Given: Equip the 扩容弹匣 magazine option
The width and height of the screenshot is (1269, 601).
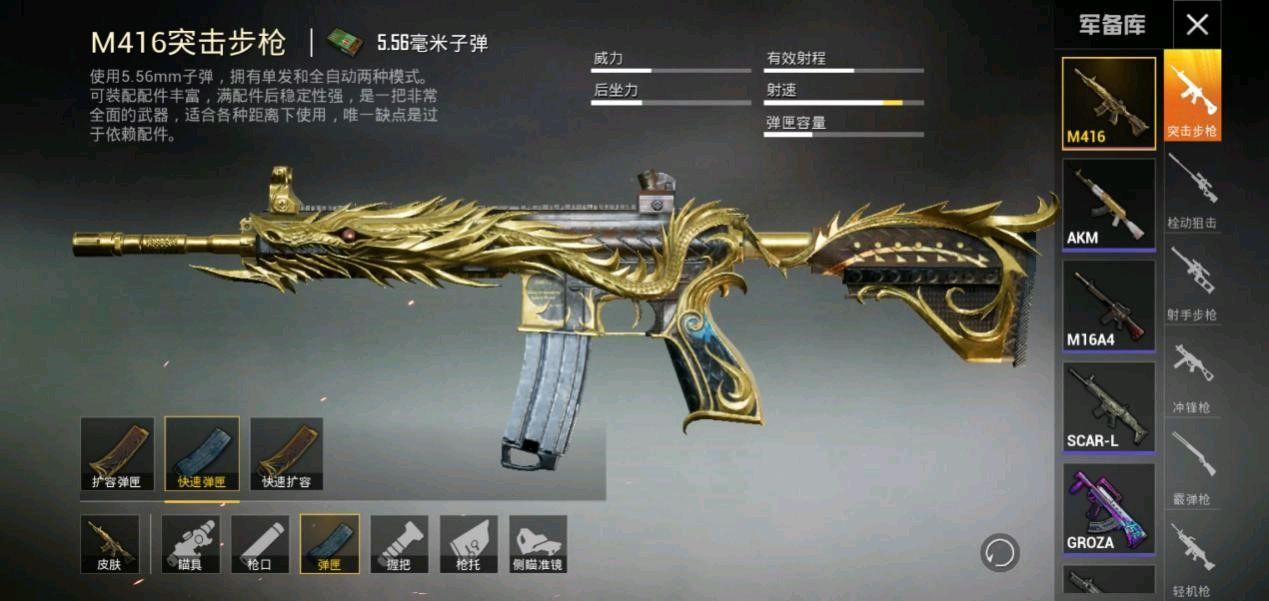Looking at the screenshot, I should [x=117, y=454].
